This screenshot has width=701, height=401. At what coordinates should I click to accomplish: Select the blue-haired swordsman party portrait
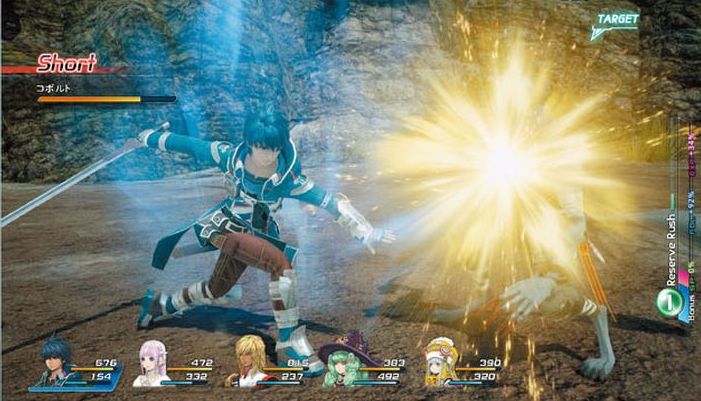56,366
